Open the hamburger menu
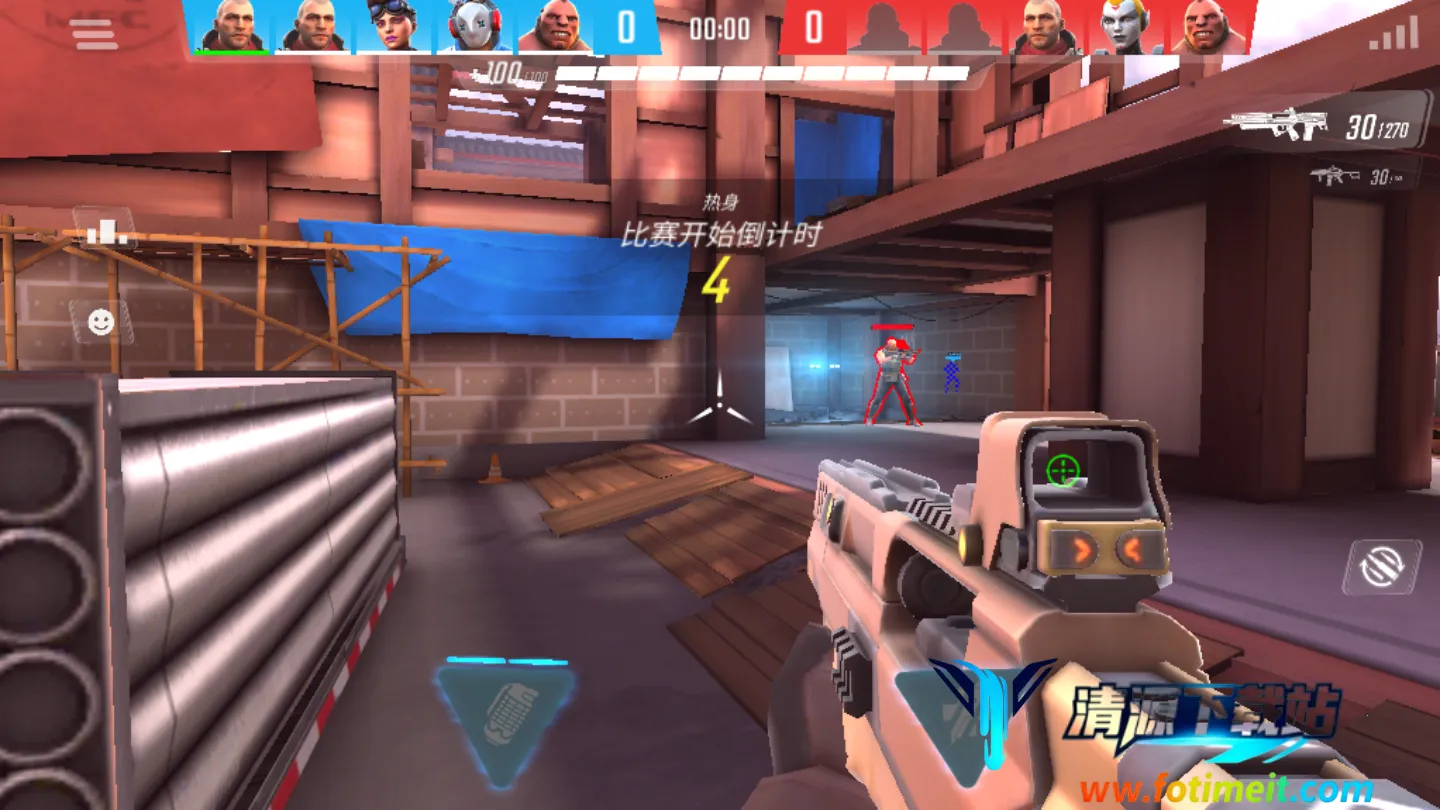 pyautogui.click(x=93, y=35)
